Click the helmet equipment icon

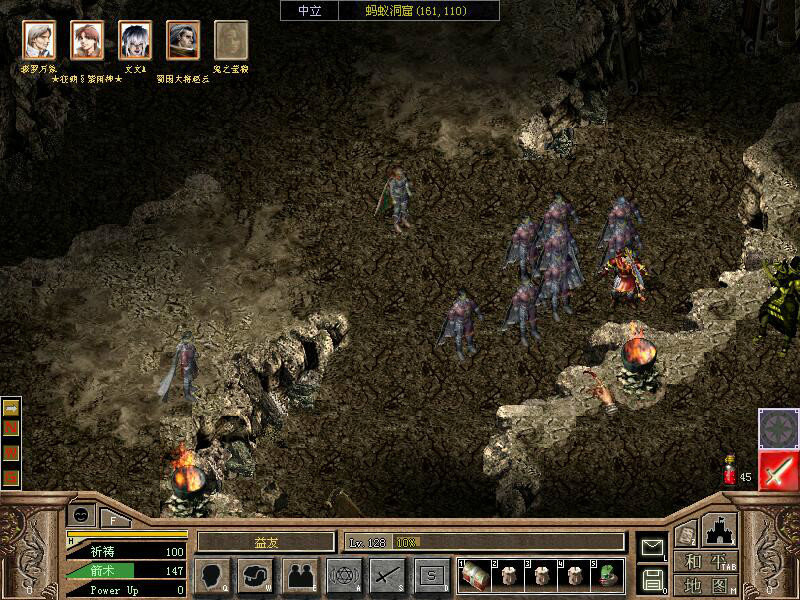pos(255,575)
